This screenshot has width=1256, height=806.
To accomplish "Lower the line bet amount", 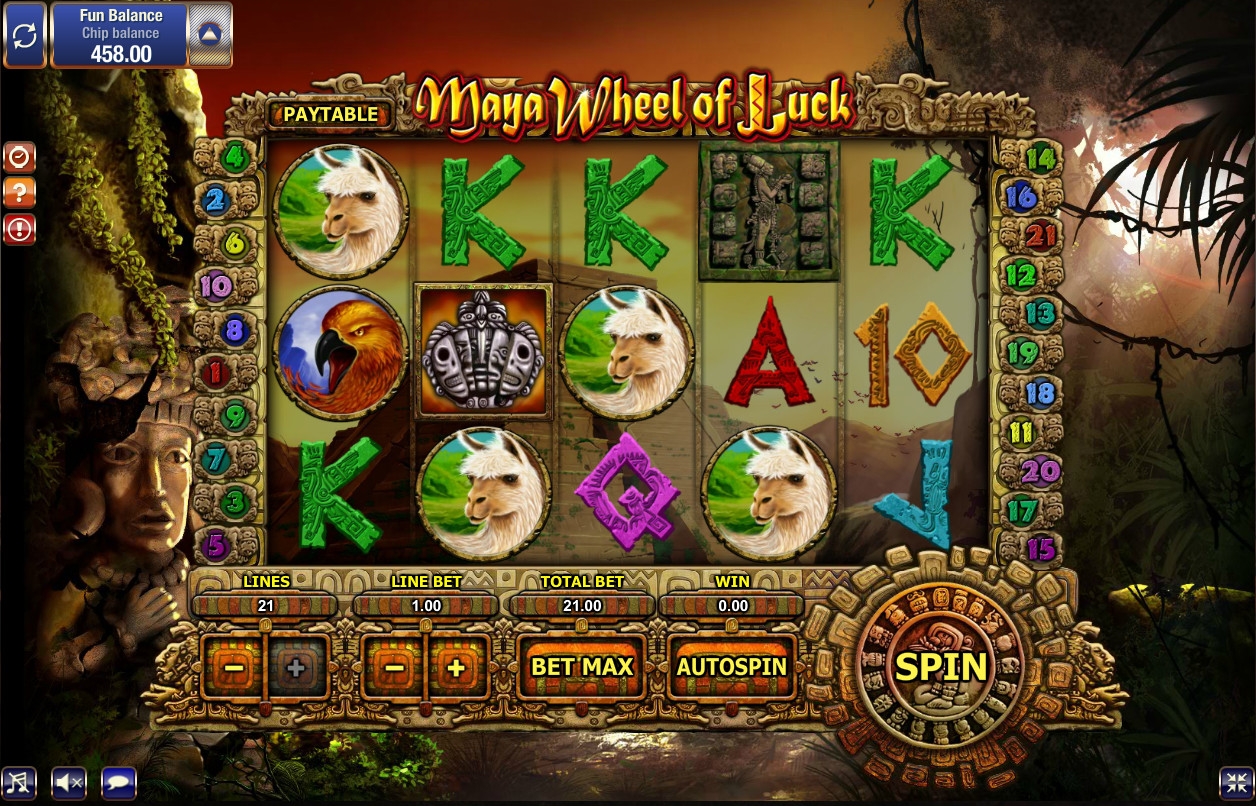I will [394, 667].
